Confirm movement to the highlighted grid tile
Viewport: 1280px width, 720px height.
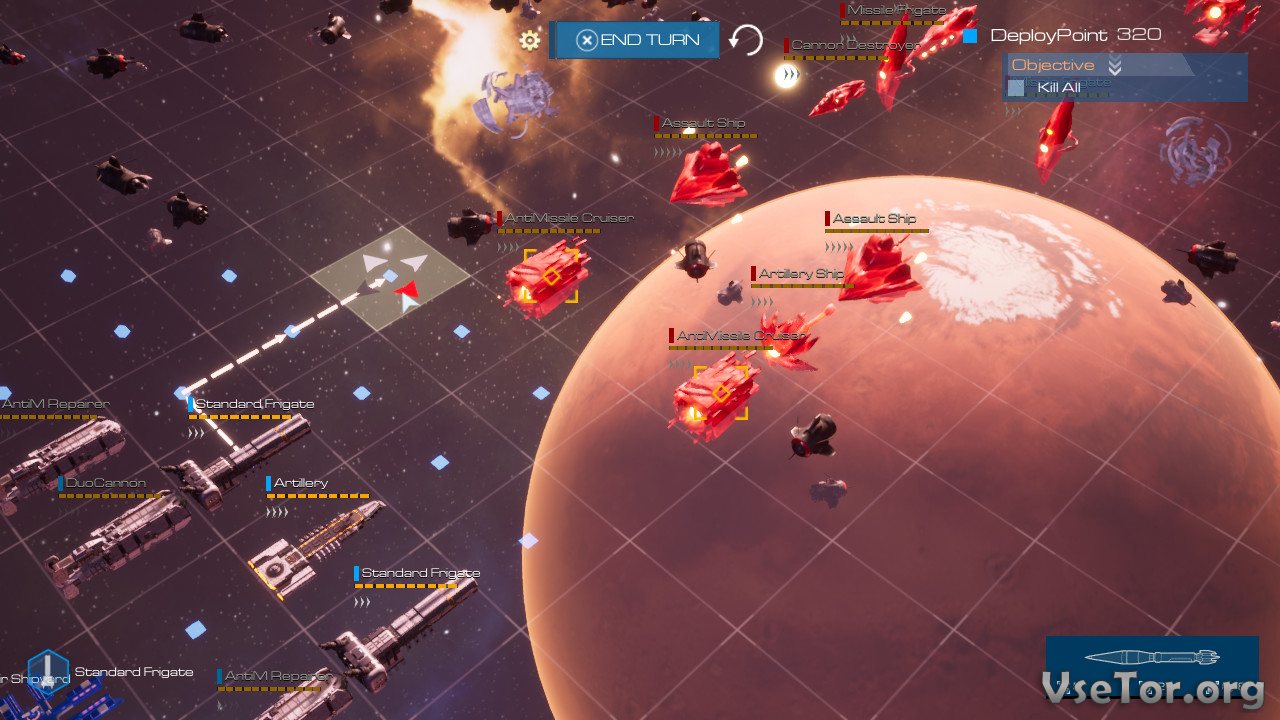[390, 275]
